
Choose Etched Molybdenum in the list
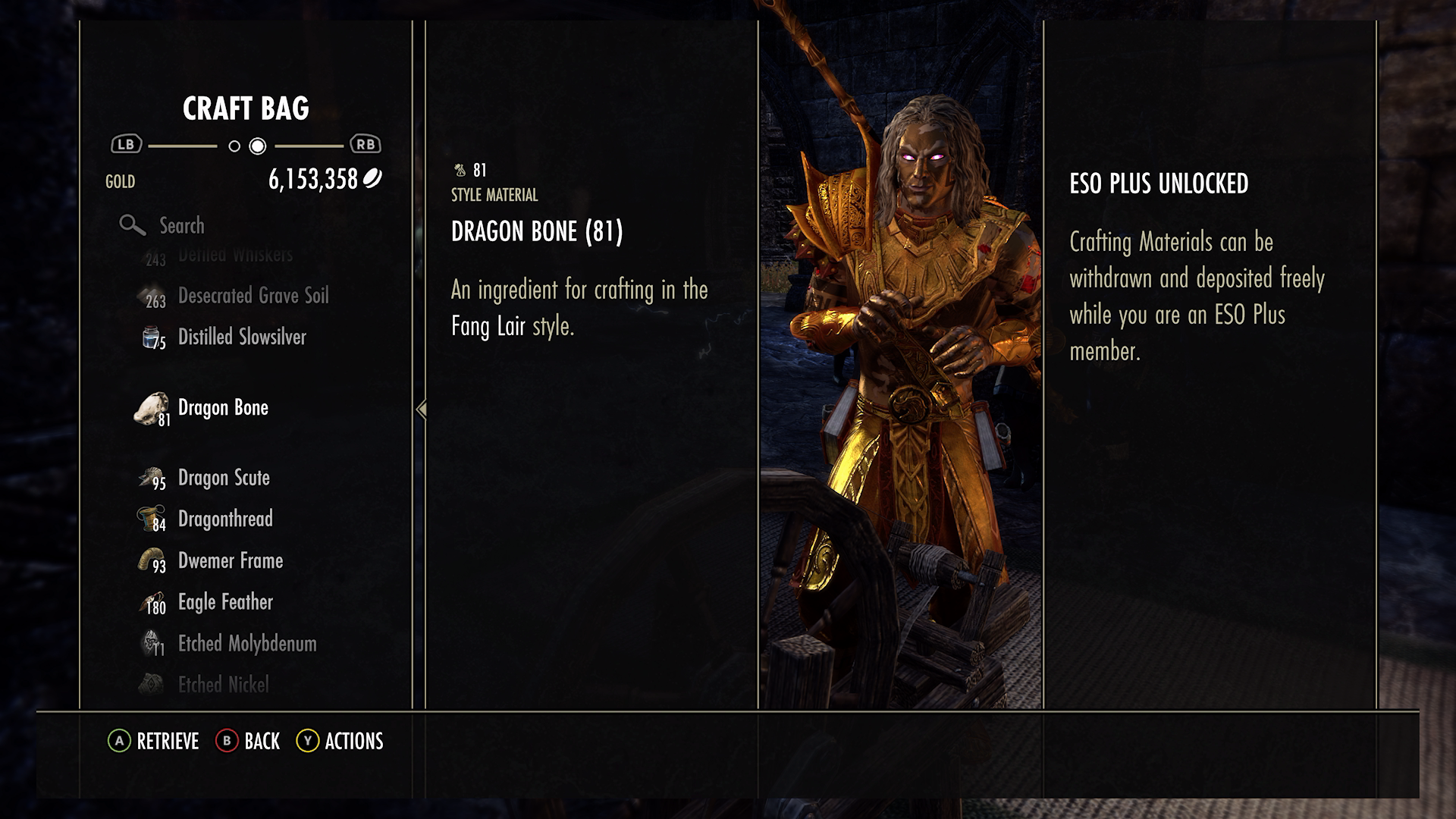pyautogui.click(x=246, y=644)
